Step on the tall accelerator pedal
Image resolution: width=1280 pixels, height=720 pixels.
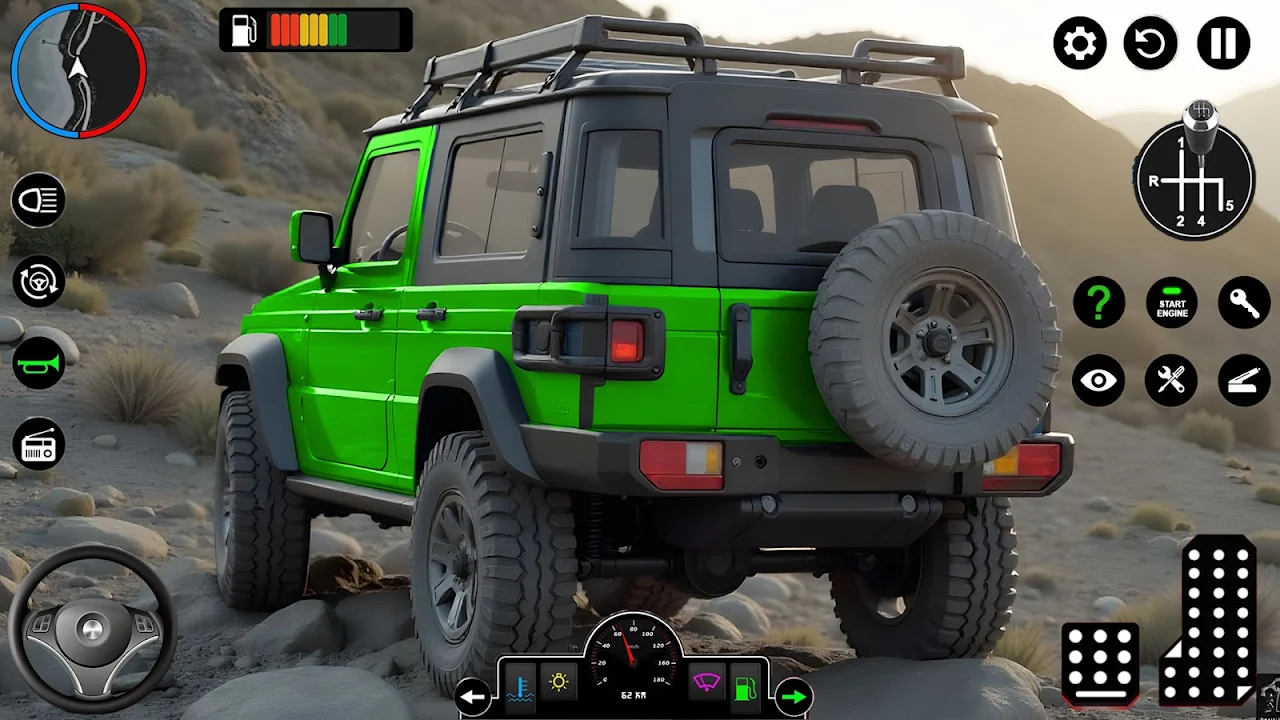click(1212, 622)
